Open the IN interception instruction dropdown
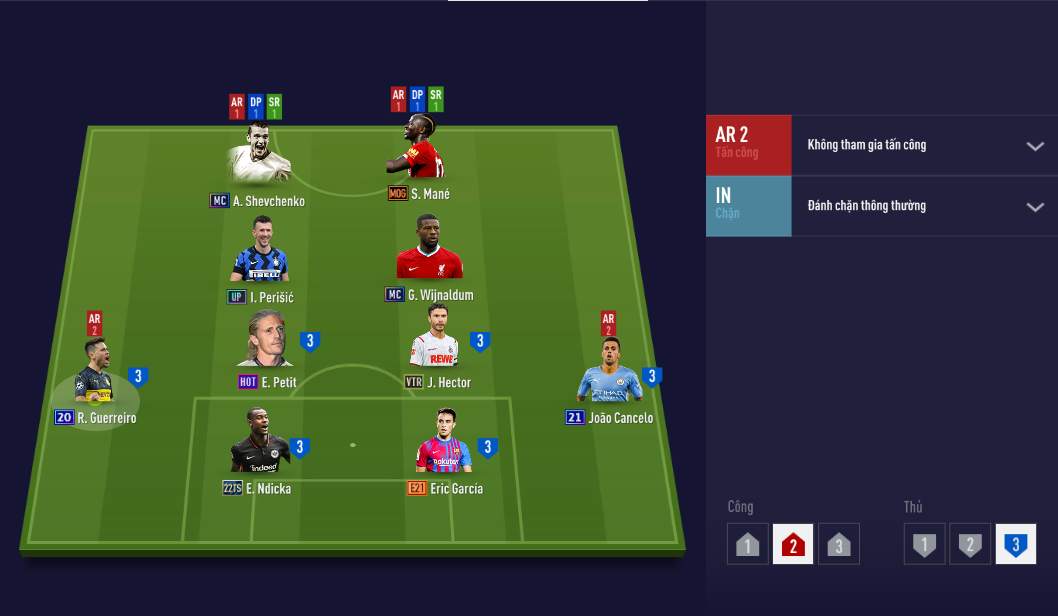The width and height of the screenshot is (1058, 616). click(x=1034, y=207)
